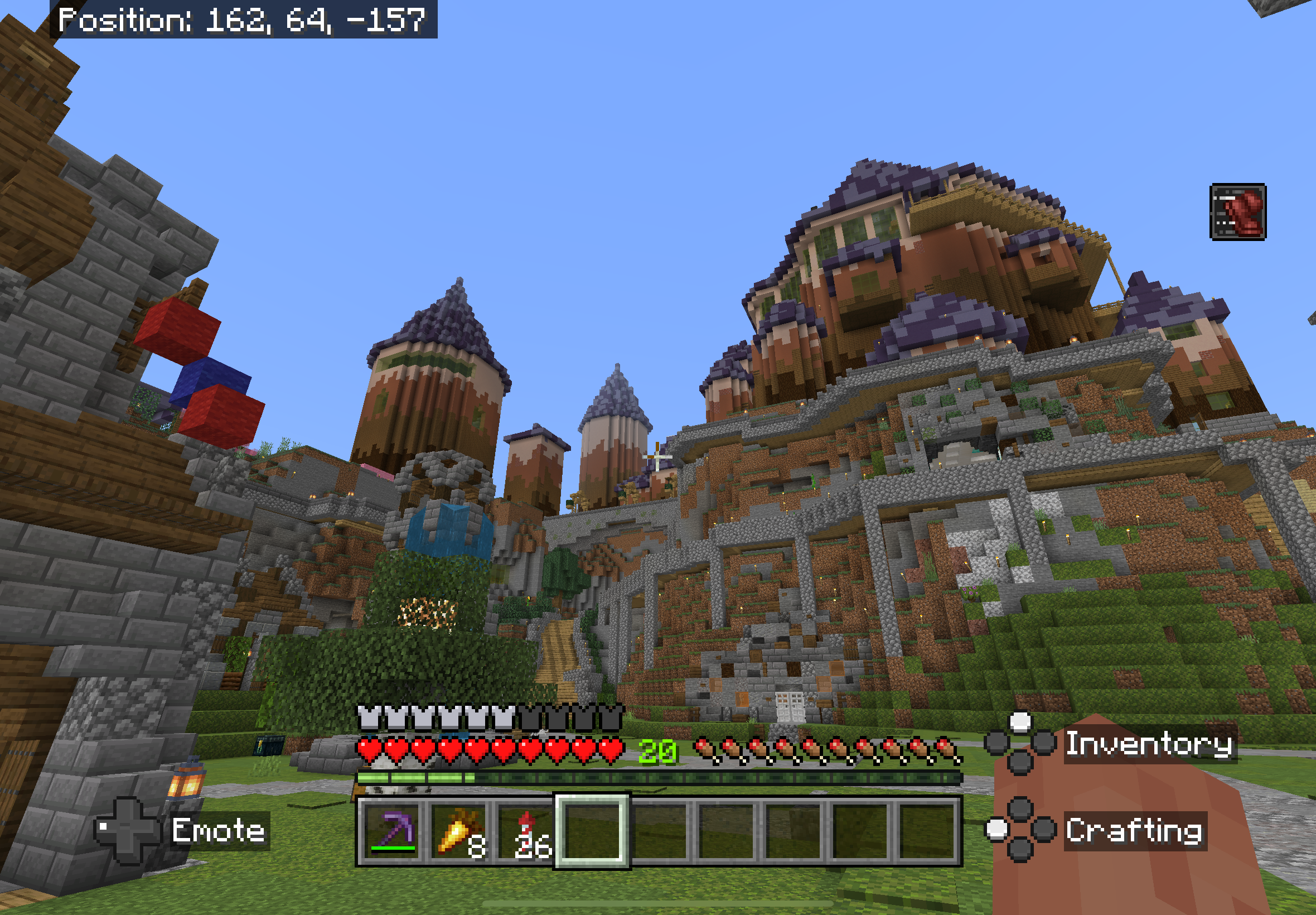Choose the golden carrot stack in hotbar
Screen dimensions: 1316x915
pyautogui.click(x=459, y=831)
